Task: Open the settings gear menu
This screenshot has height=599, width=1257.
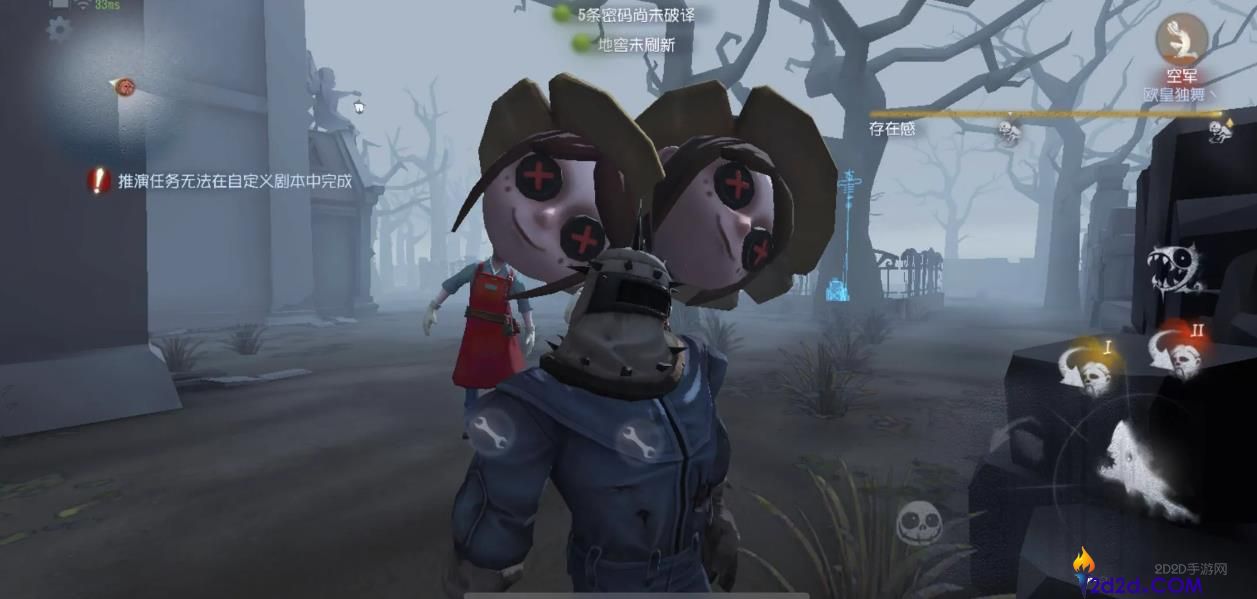Action: [59, 29]
